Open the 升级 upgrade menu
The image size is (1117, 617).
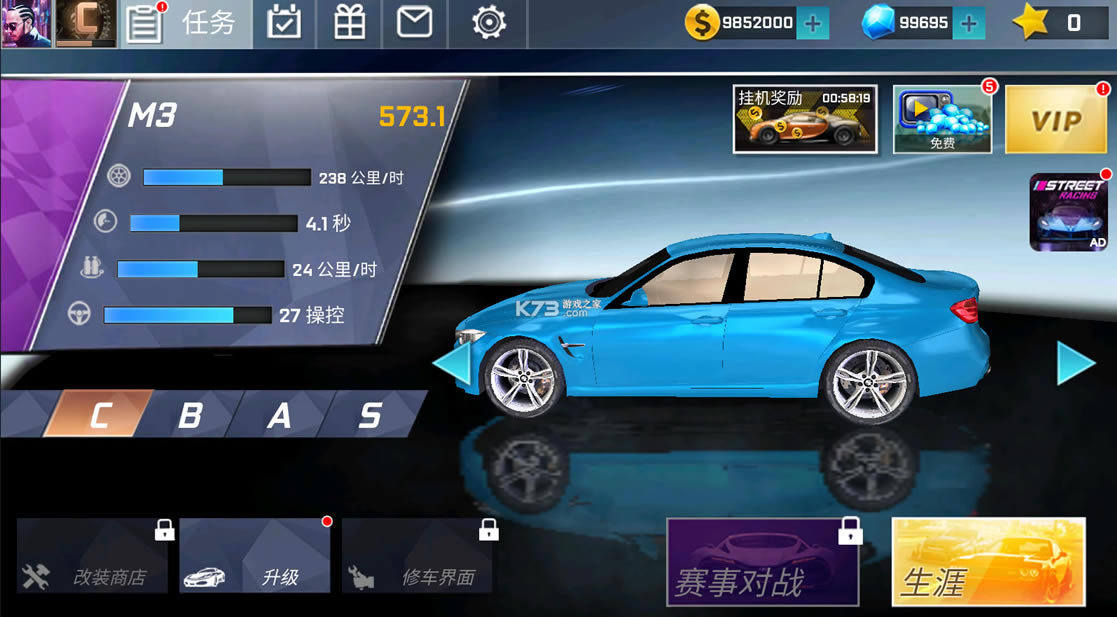click(255, 556)
